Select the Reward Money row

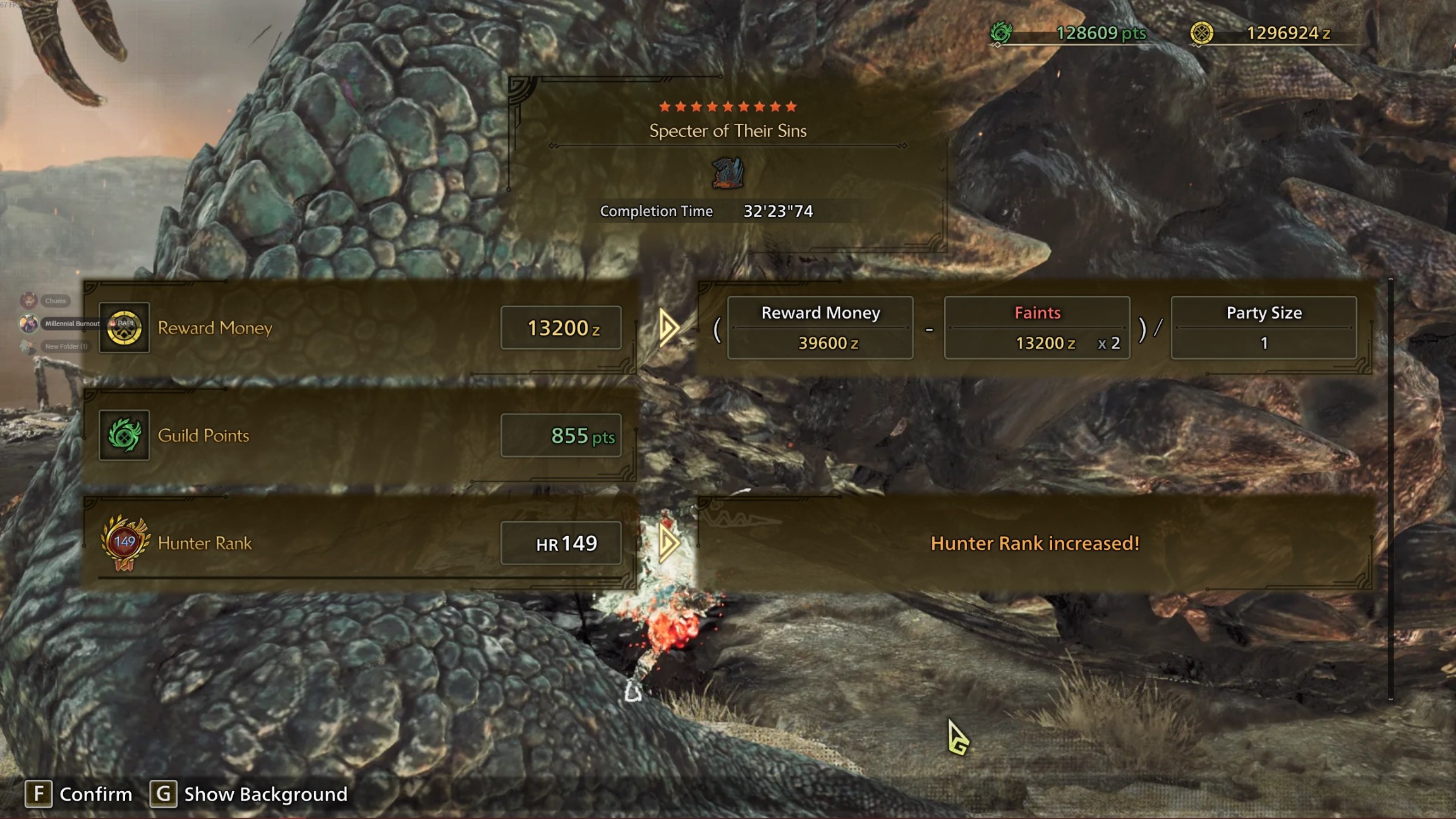click(359, 327)
